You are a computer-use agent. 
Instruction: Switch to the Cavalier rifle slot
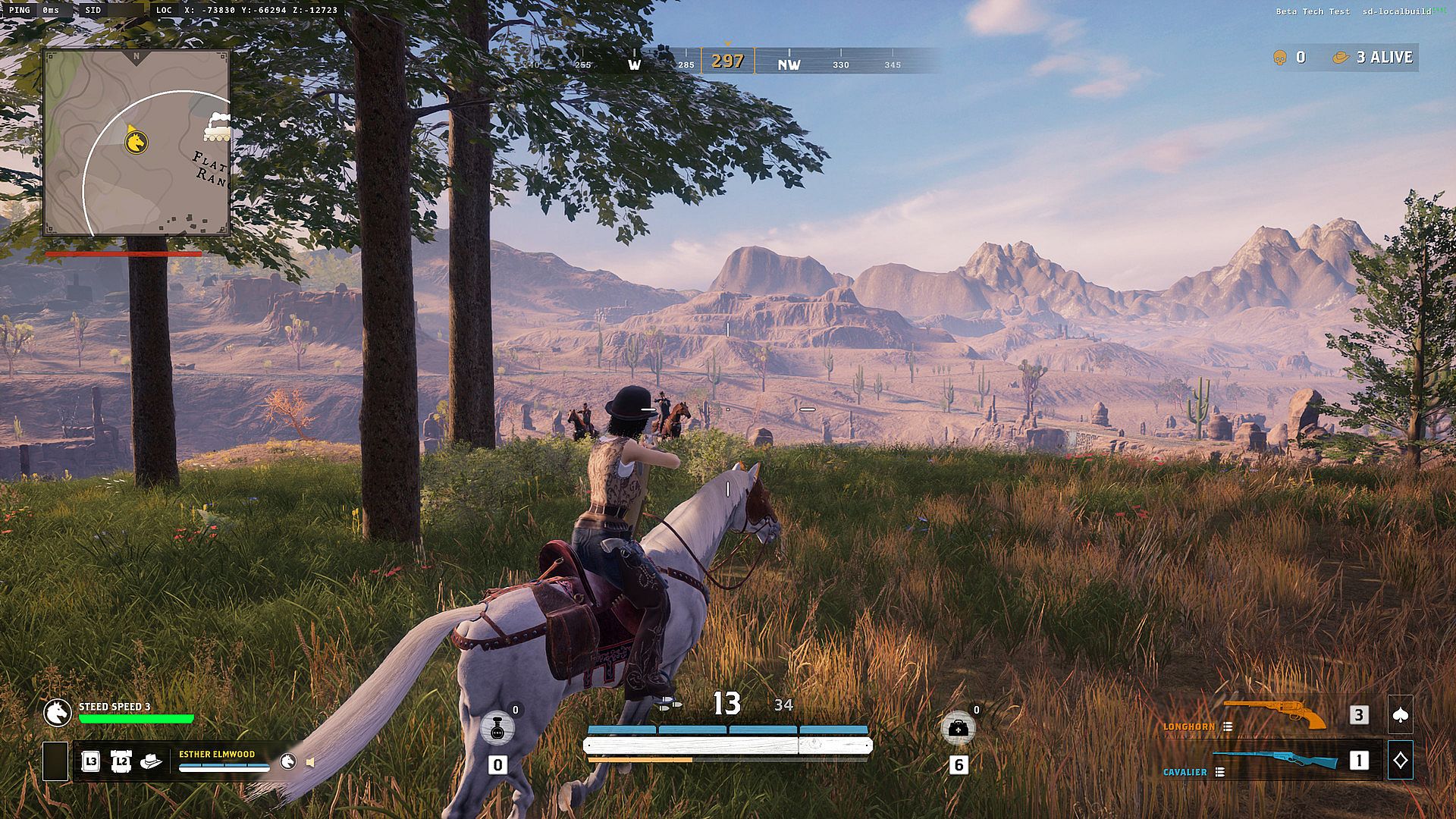tap(1276, 760)
